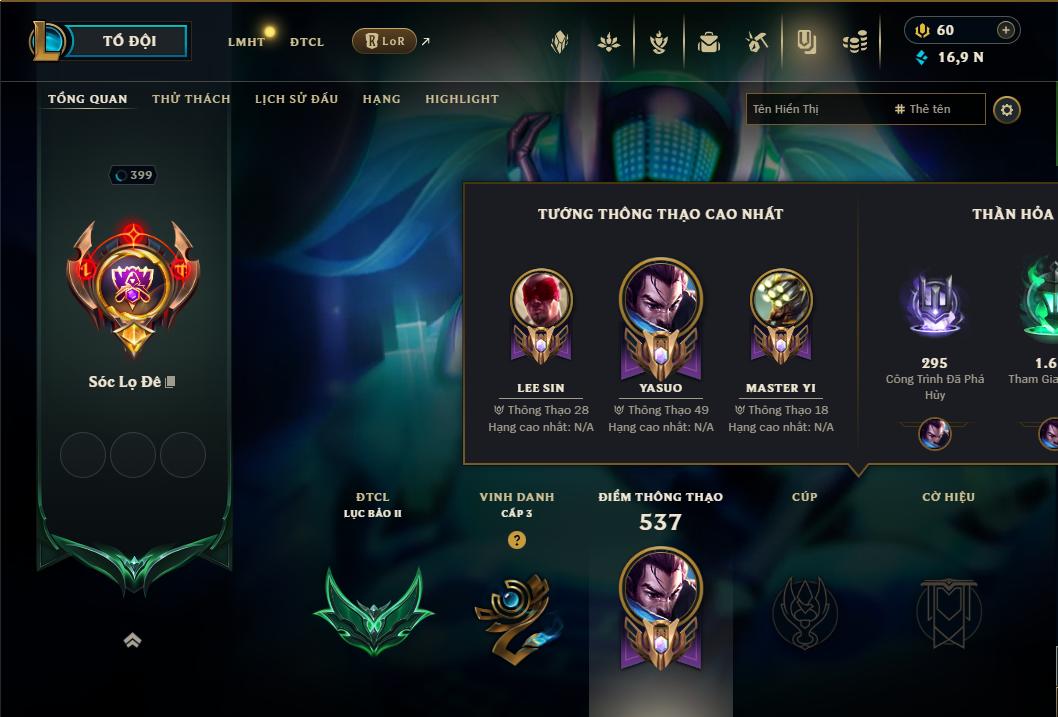
Task: Open the profile settings gear
Action: [1007, 109]
